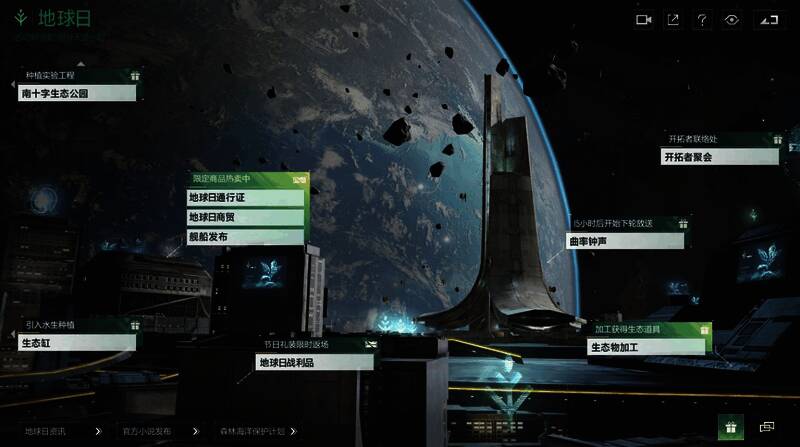This screenshot has width=800, height=447.
Task: Select 地球日通行证 option
Action: click(x=246, y=197)
